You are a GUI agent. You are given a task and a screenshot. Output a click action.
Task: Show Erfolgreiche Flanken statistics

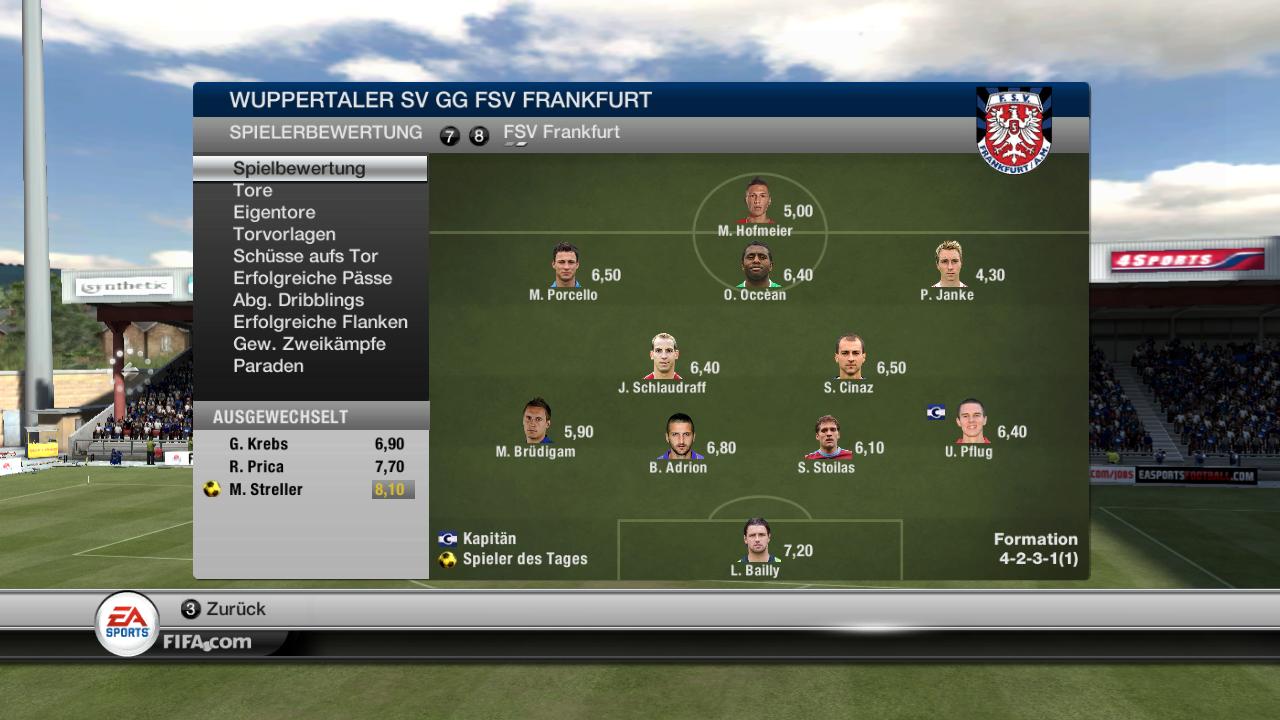[320, 322]
